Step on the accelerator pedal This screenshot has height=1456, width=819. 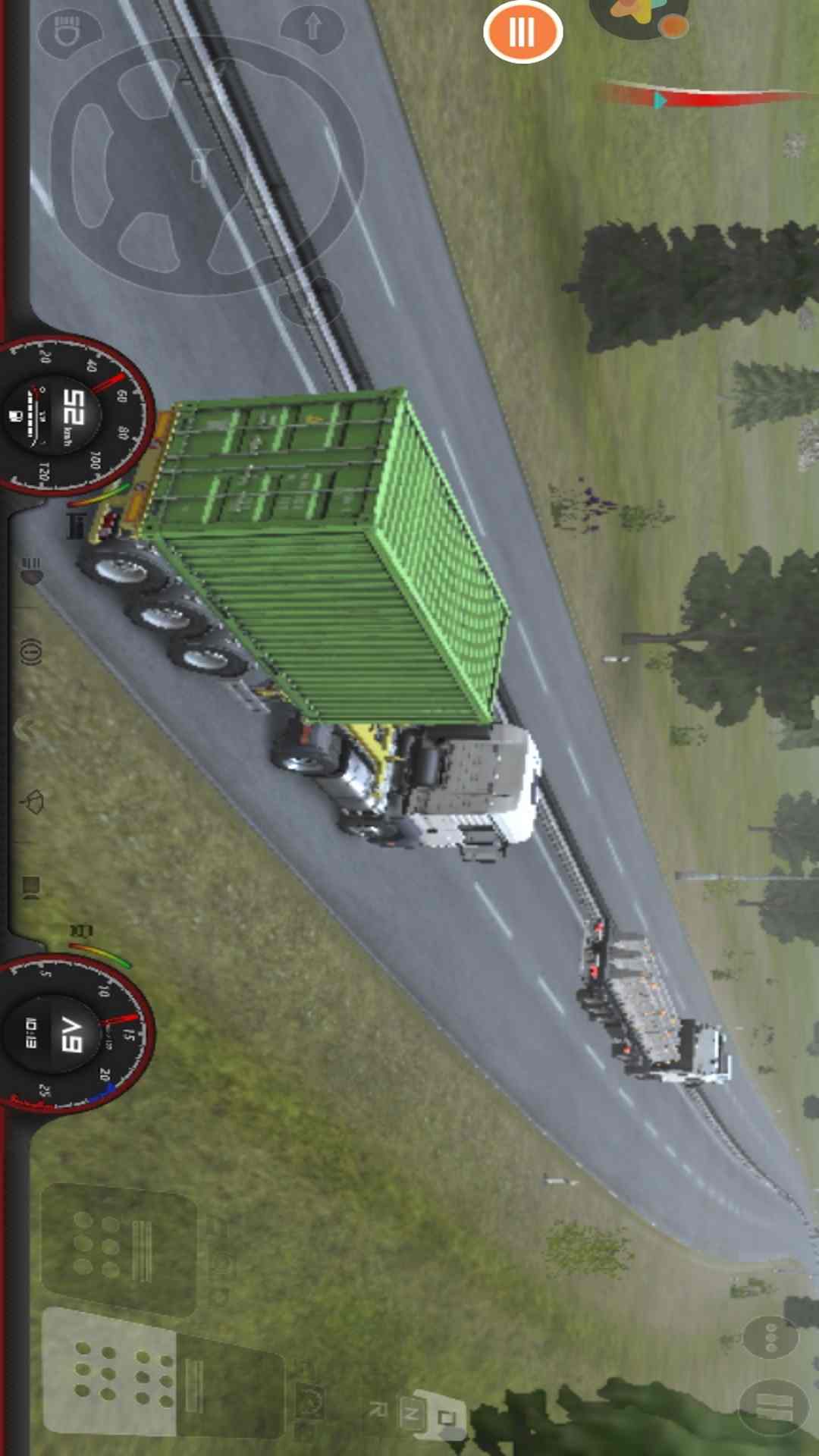(110, 1373)
